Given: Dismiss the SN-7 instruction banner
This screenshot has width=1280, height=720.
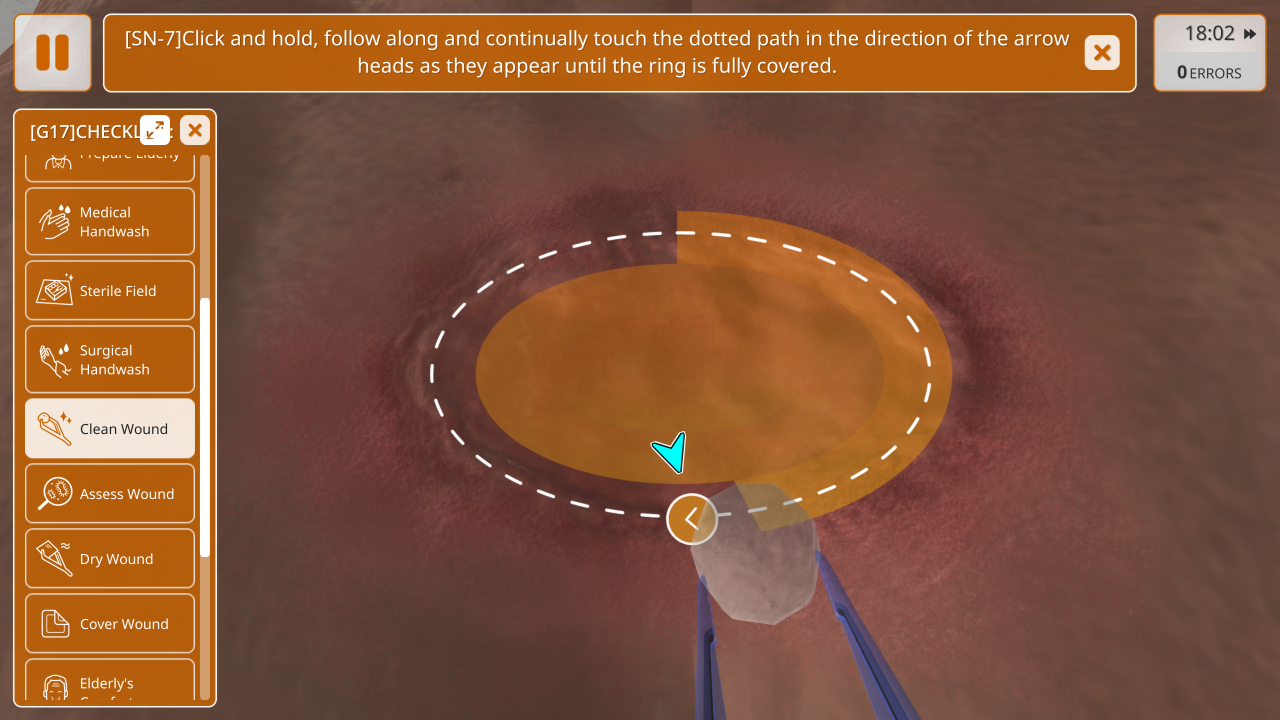Looking at the screenshot, I should pyautogui.click(x=1102, y=52).
